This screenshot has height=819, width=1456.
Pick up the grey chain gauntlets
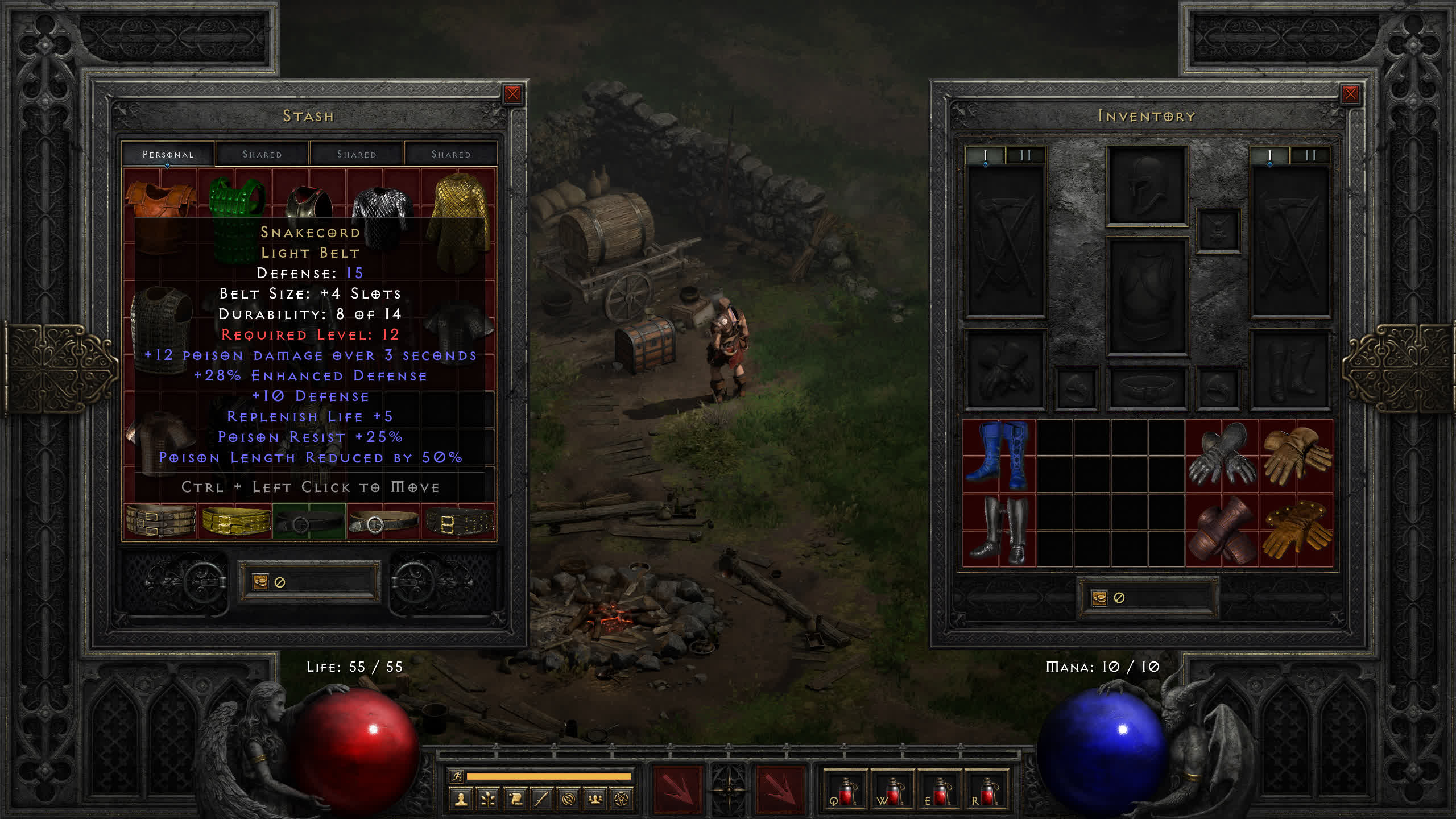point(1222,456)
